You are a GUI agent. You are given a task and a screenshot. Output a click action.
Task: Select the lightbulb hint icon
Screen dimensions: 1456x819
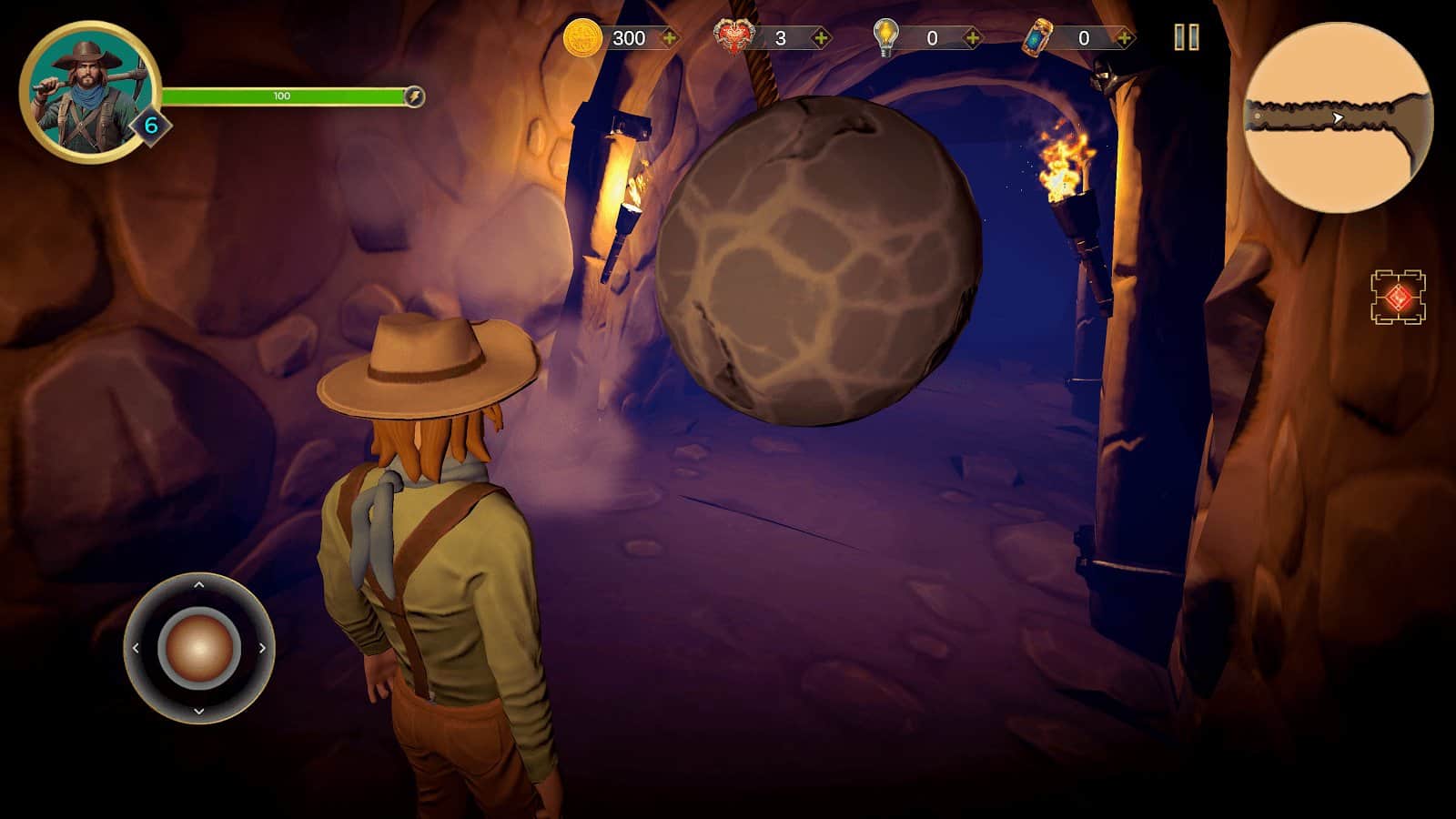(885, 38)
